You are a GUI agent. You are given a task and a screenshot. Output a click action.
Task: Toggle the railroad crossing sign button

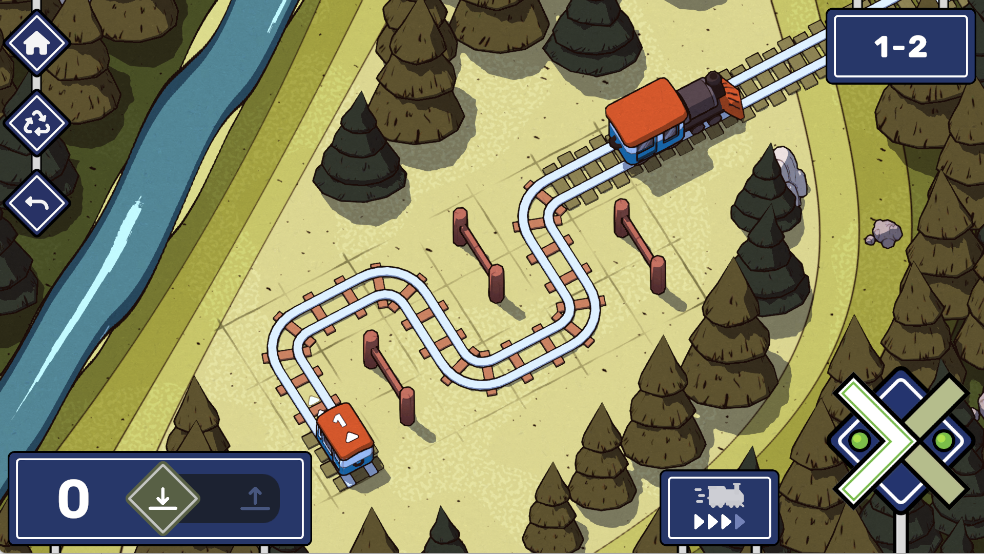click(901, 440)
